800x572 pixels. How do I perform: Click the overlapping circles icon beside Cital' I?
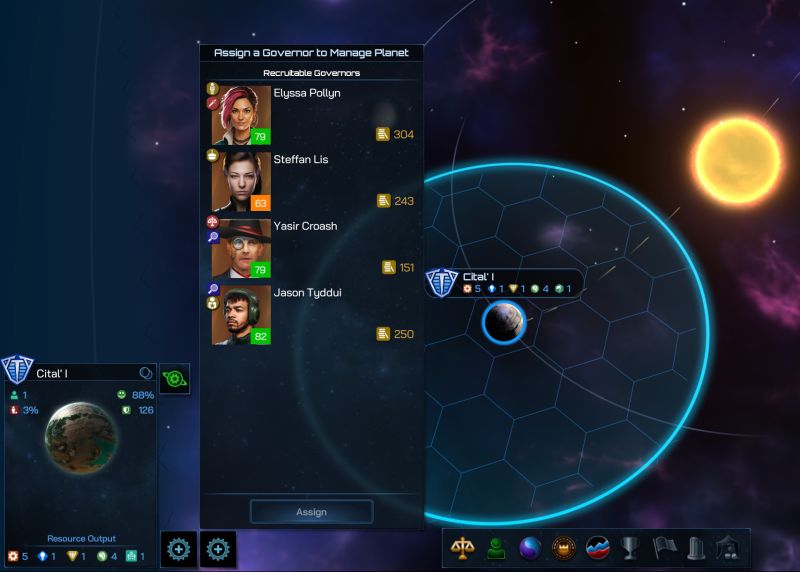pyautogui.click(x=146, y=373)
